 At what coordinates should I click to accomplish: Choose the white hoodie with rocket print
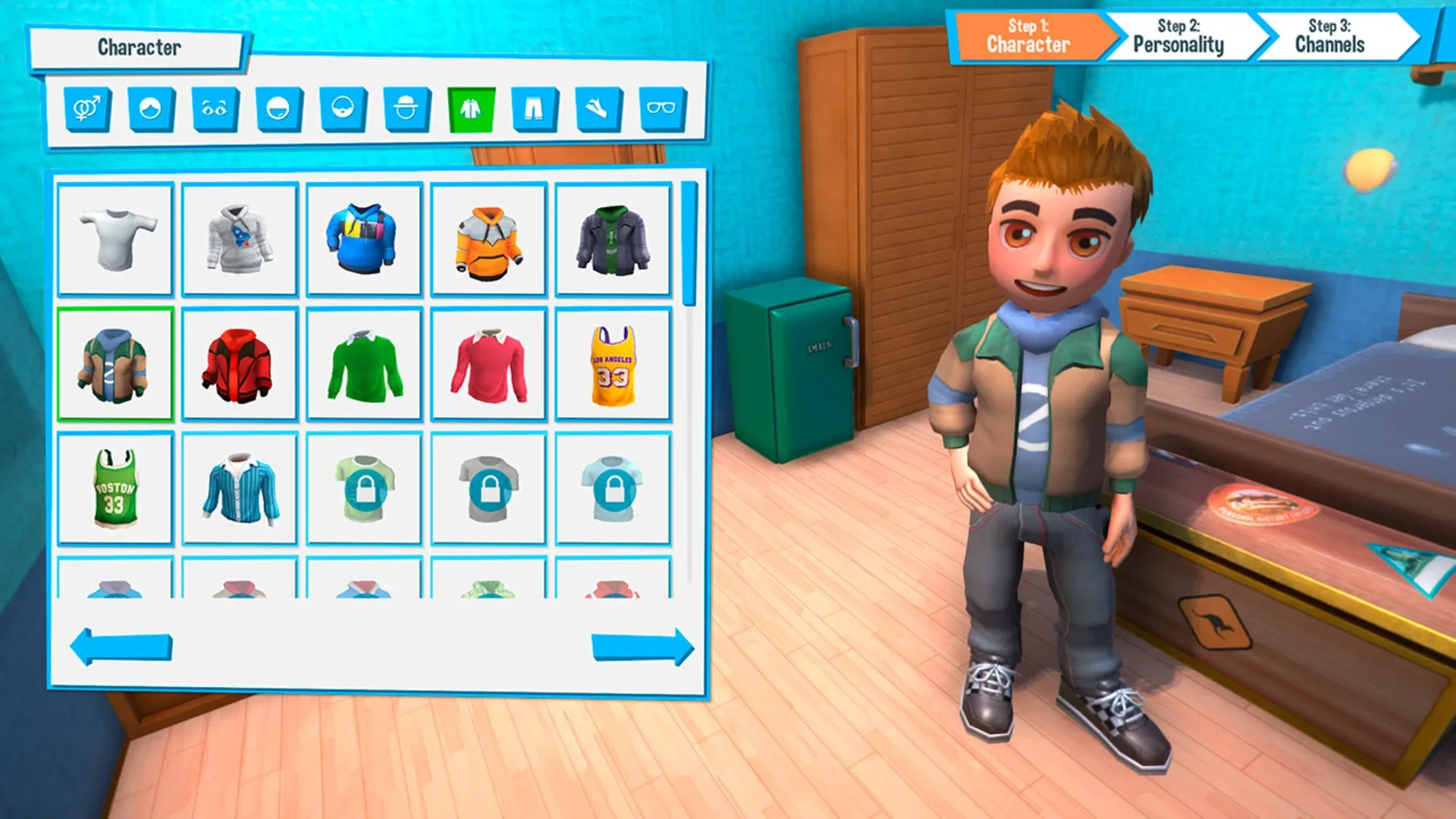pos(240,239)
